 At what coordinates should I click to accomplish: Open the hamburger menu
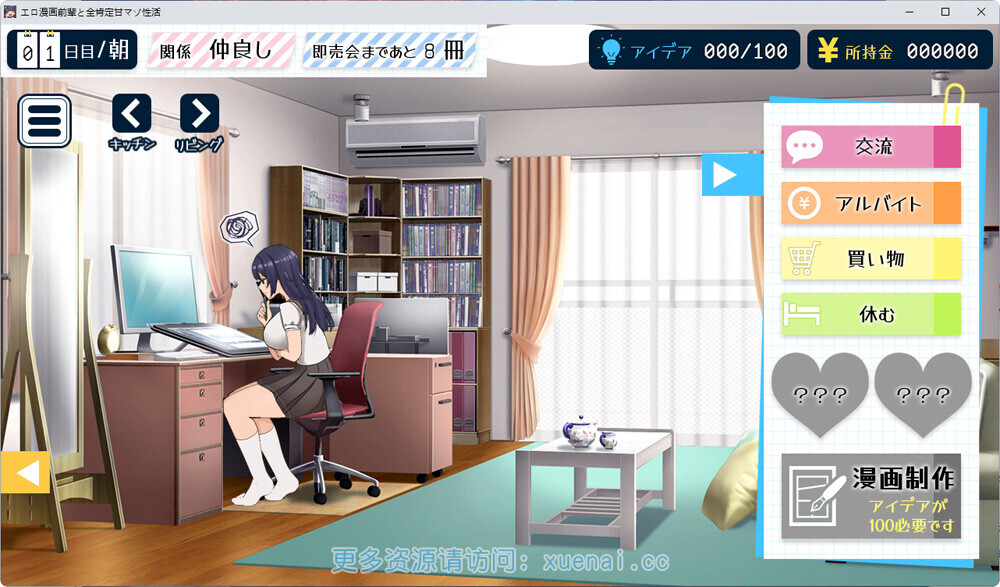click(44, 121)
